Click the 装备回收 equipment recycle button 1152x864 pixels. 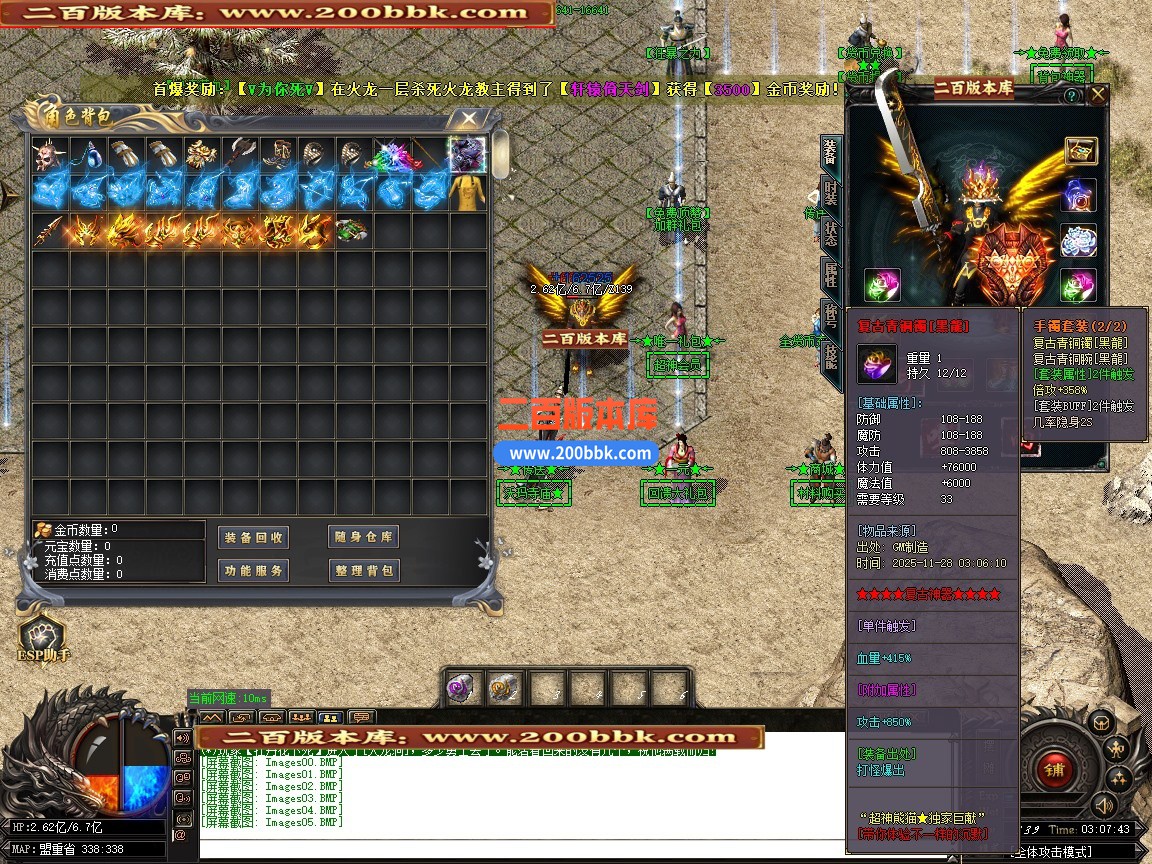(253, 537)
